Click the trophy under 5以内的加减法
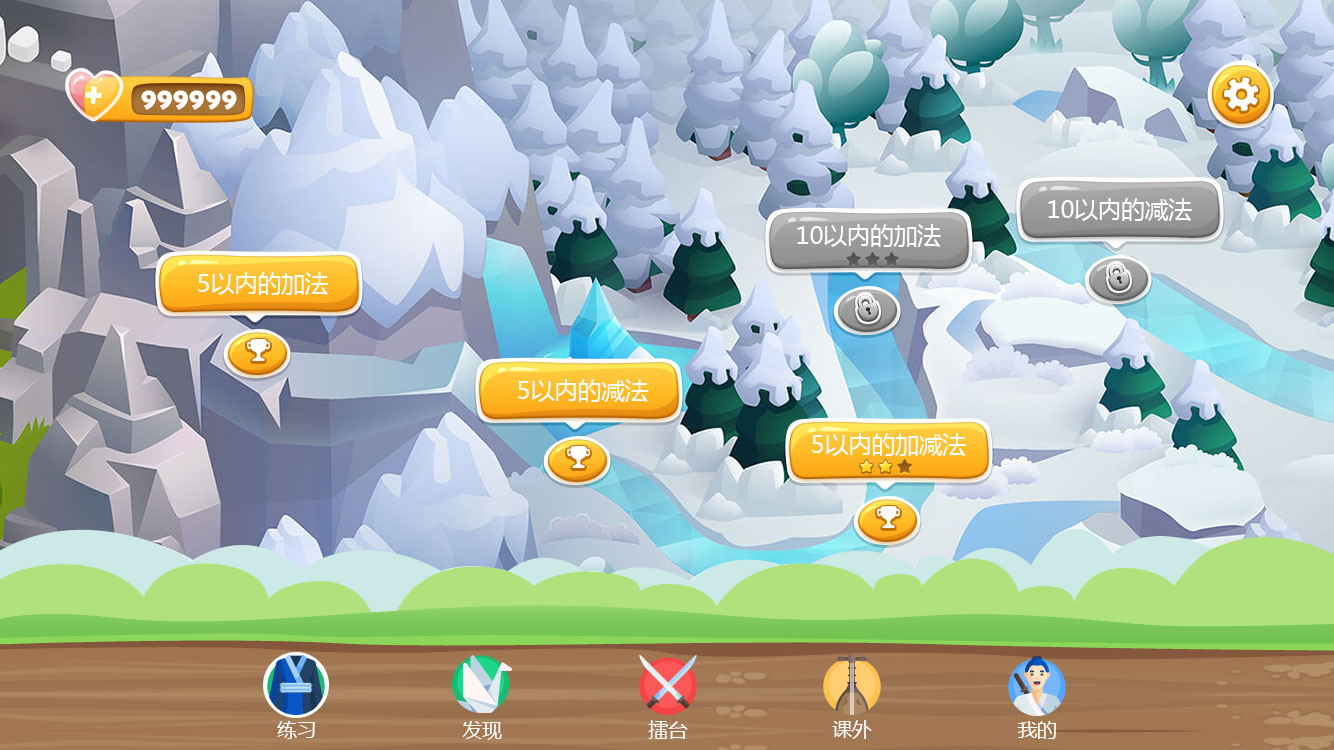The width and height of the screenshot is (1334, 750). tap(887, 519)
